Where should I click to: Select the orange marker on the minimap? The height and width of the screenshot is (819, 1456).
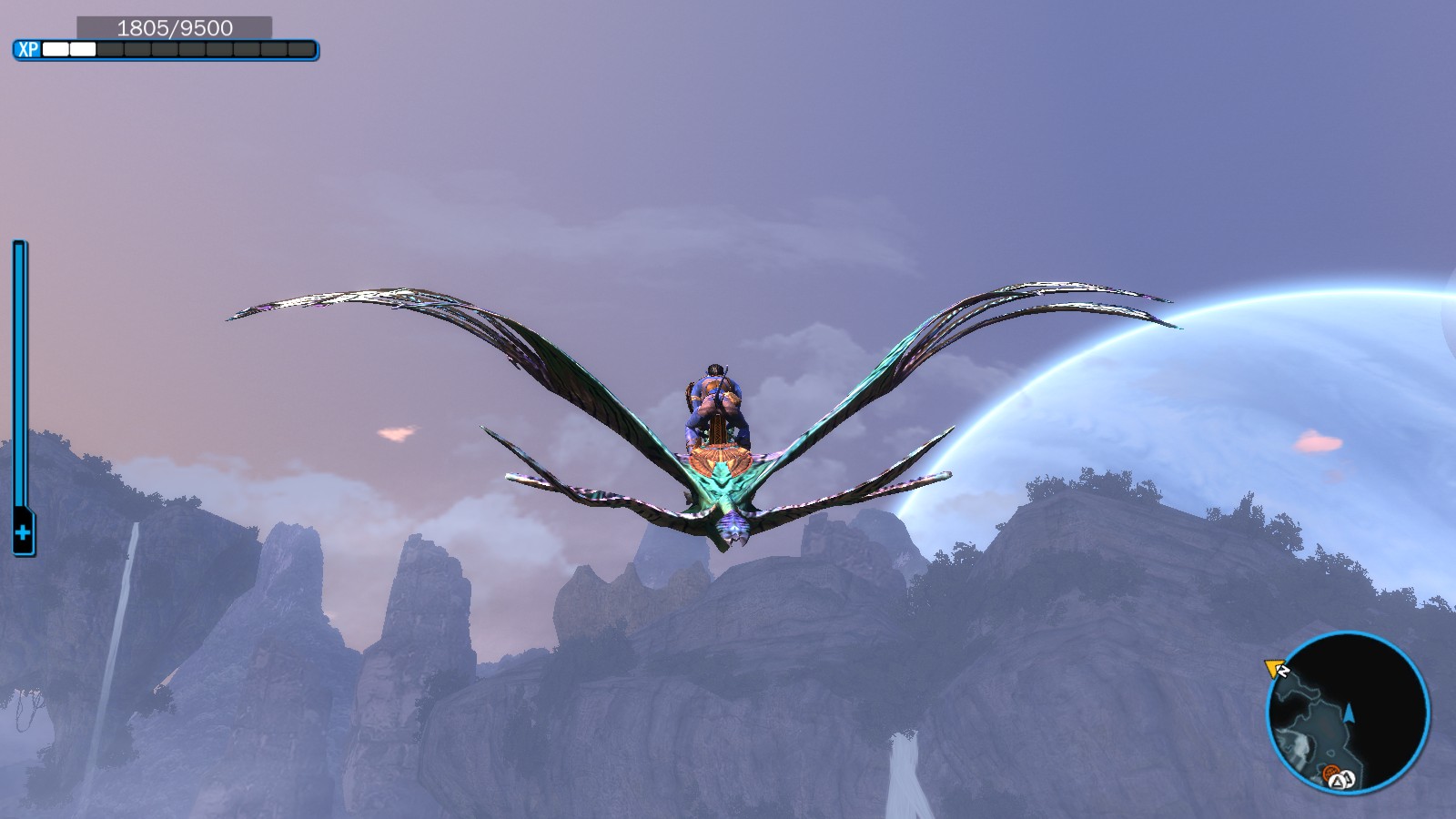1332,774
